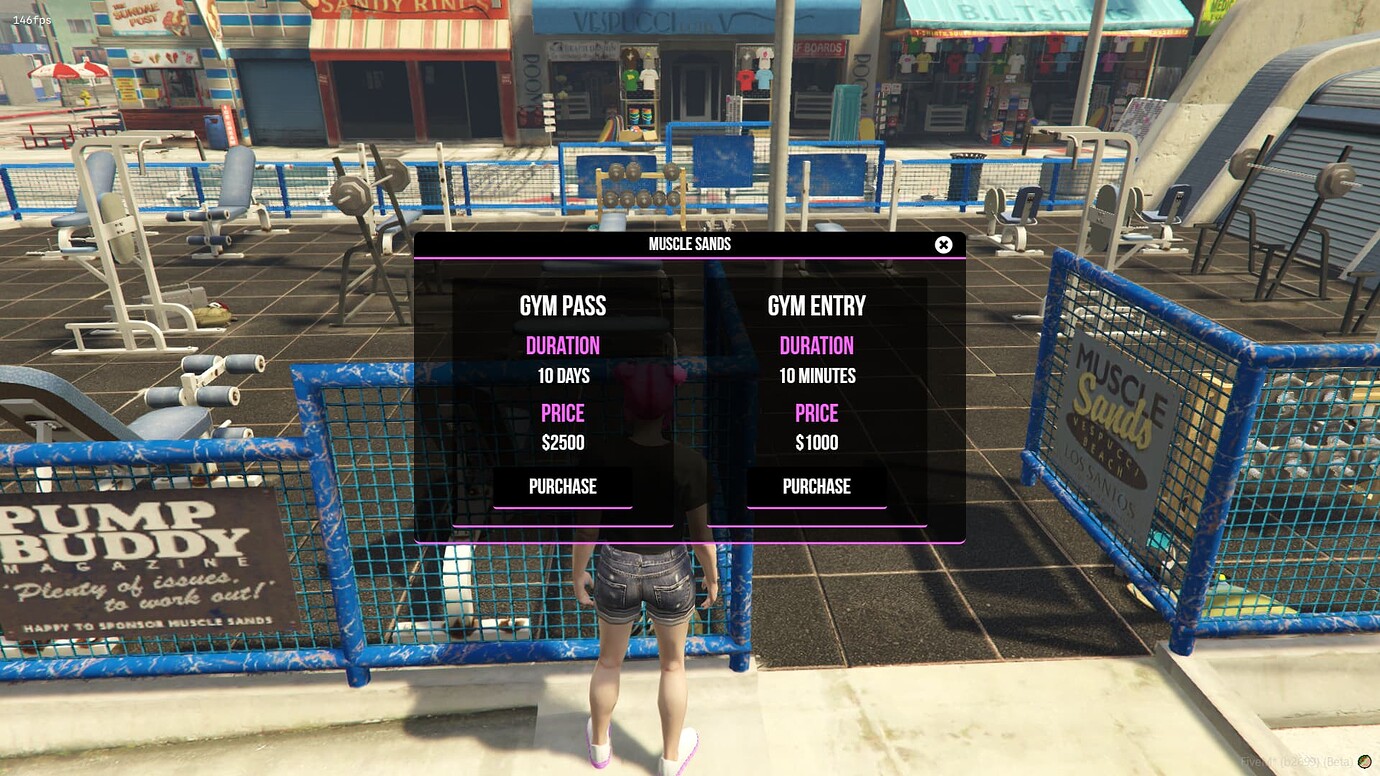Viewport: 1380px width, 776px height.
Task: Click the DURATION label in Gym Entry column
Action: 816,345
